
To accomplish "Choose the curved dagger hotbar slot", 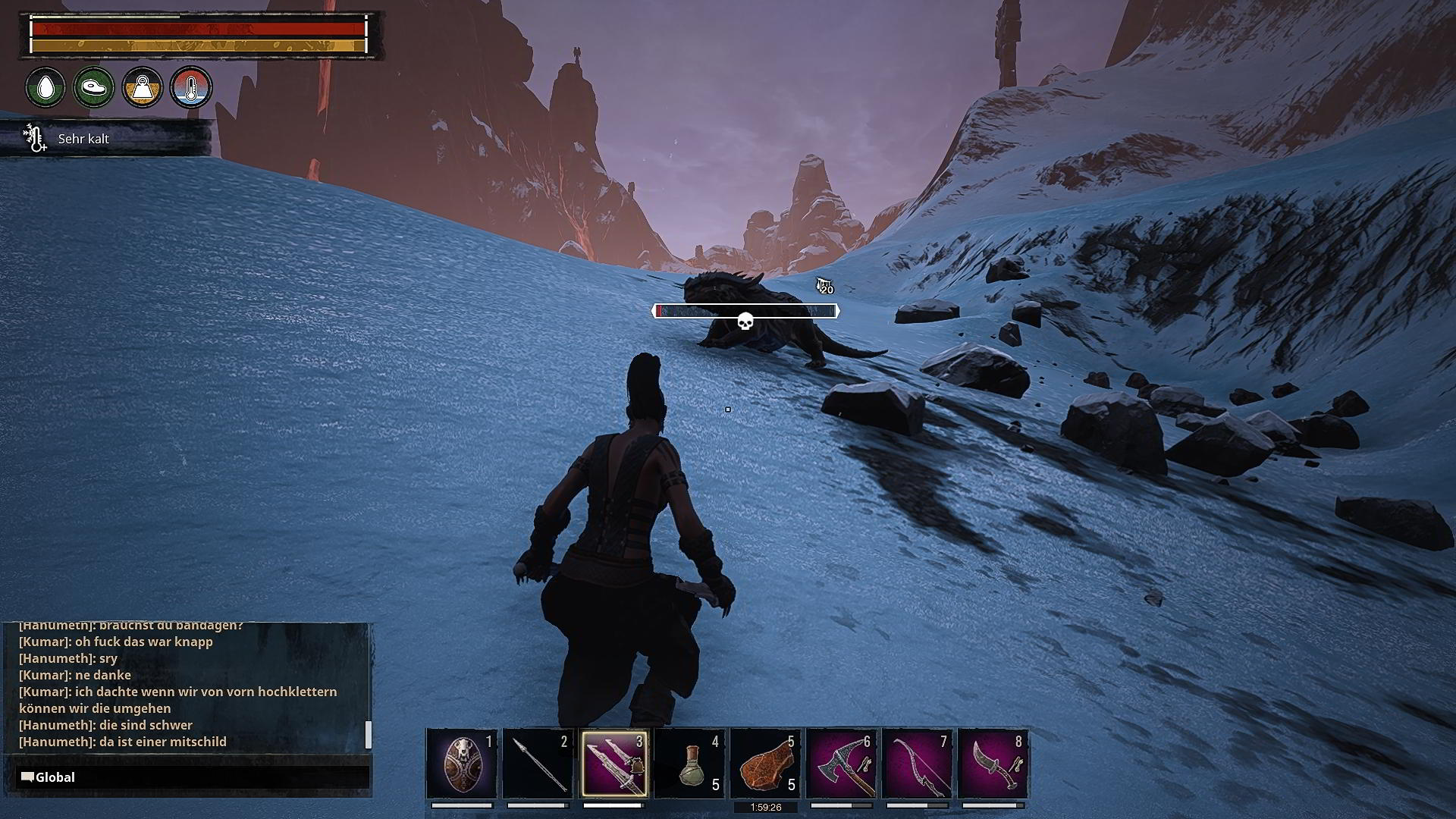I will (993, 763).
